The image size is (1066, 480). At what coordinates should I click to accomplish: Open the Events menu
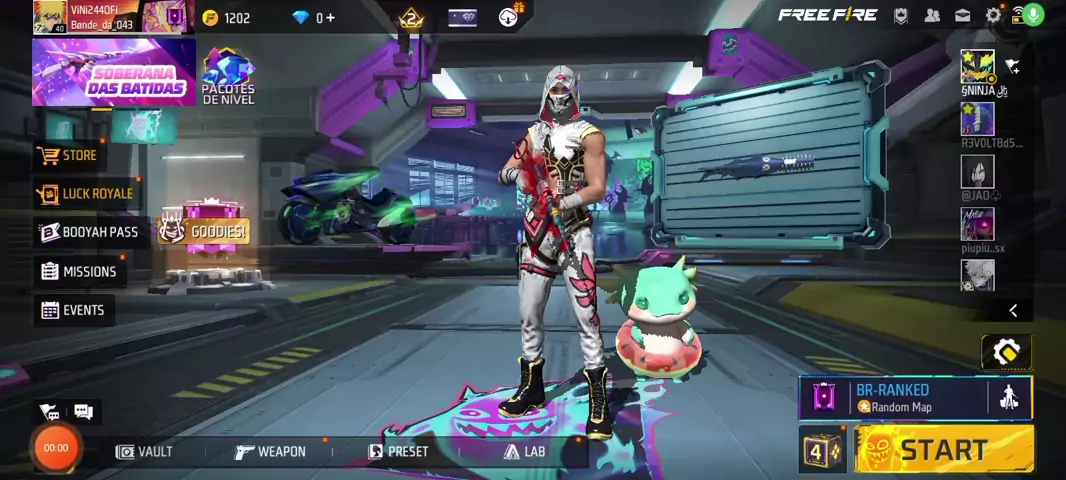72,310
